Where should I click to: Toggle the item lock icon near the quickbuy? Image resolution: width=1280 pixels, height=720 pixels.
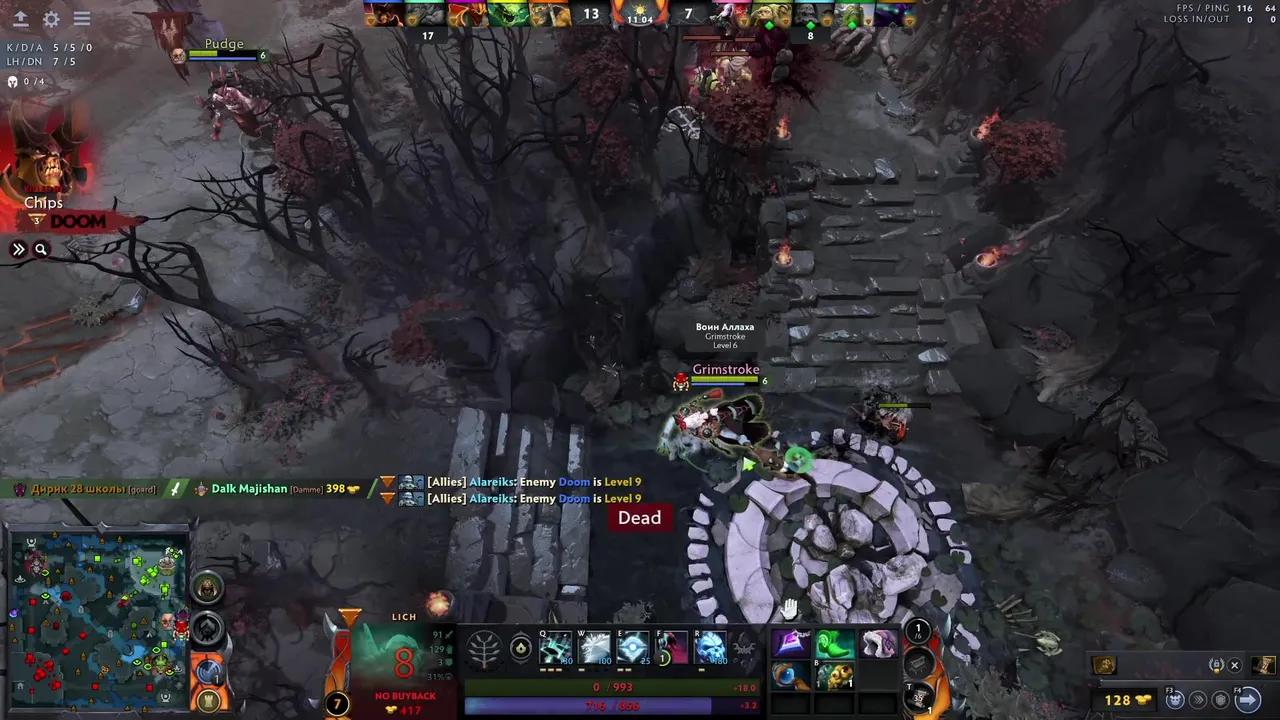point(1216,665)
